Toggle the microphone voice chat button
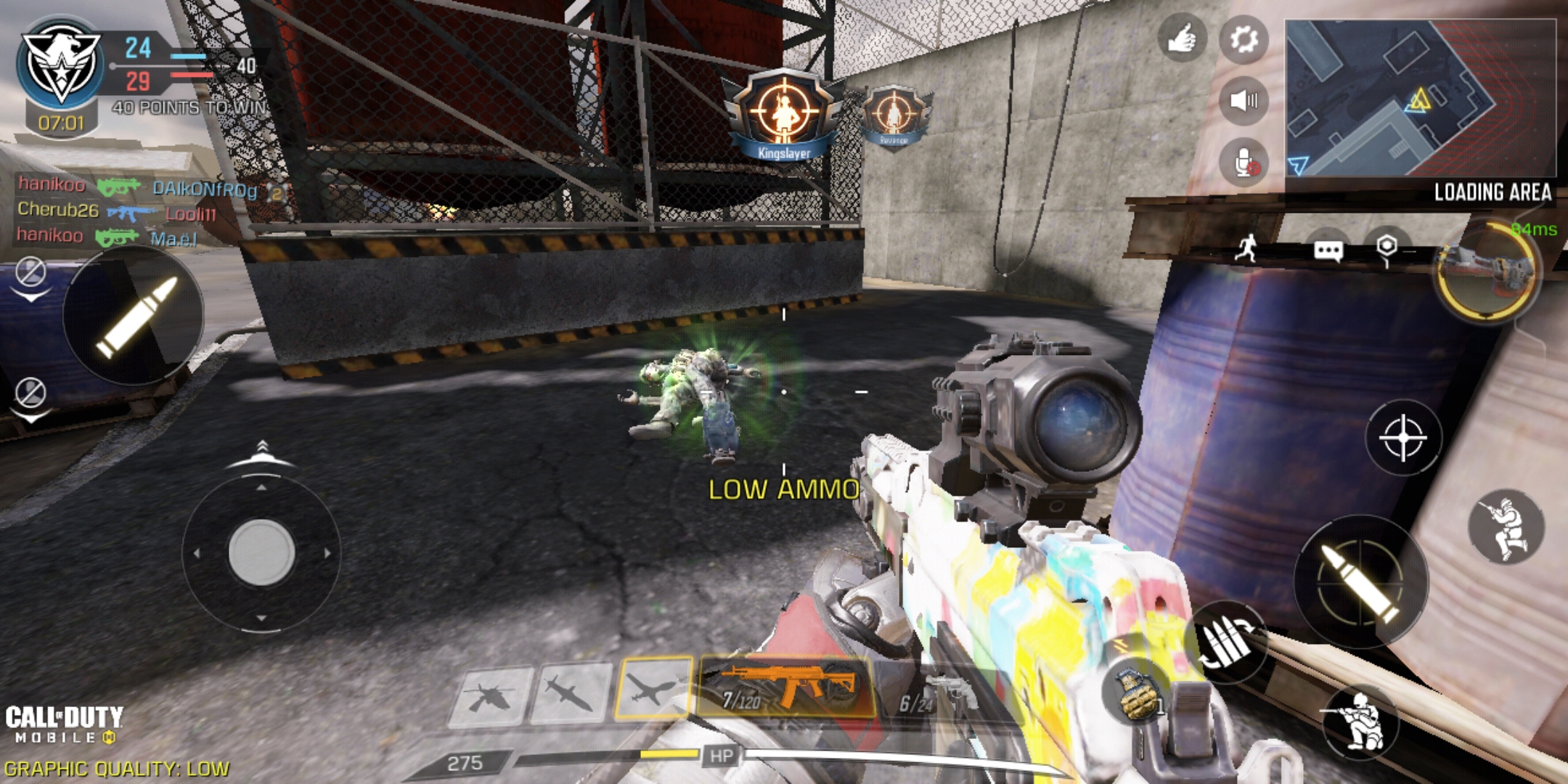This screenshot has width=1568, height=784. coord(1244,163)
